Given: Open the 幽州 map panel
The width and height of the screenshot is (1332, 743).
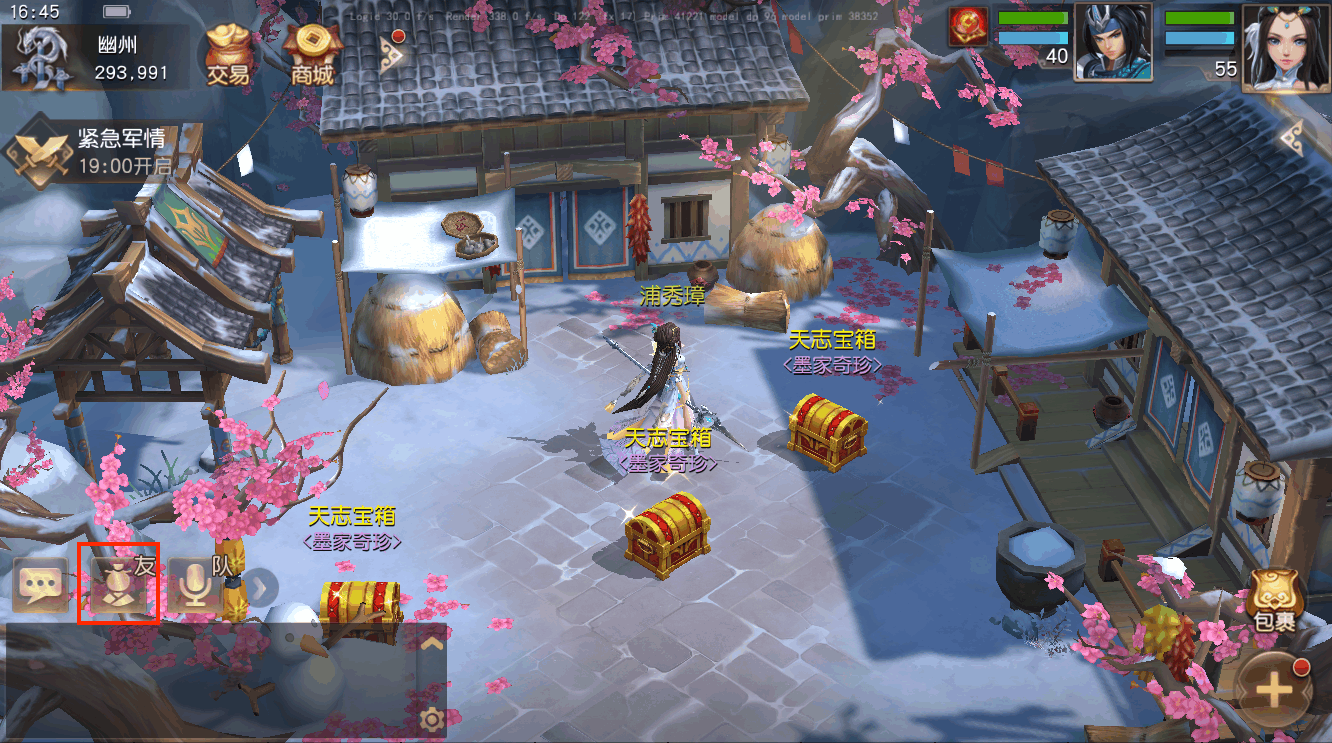Looking at the screenshot, I should click(90, 58).
